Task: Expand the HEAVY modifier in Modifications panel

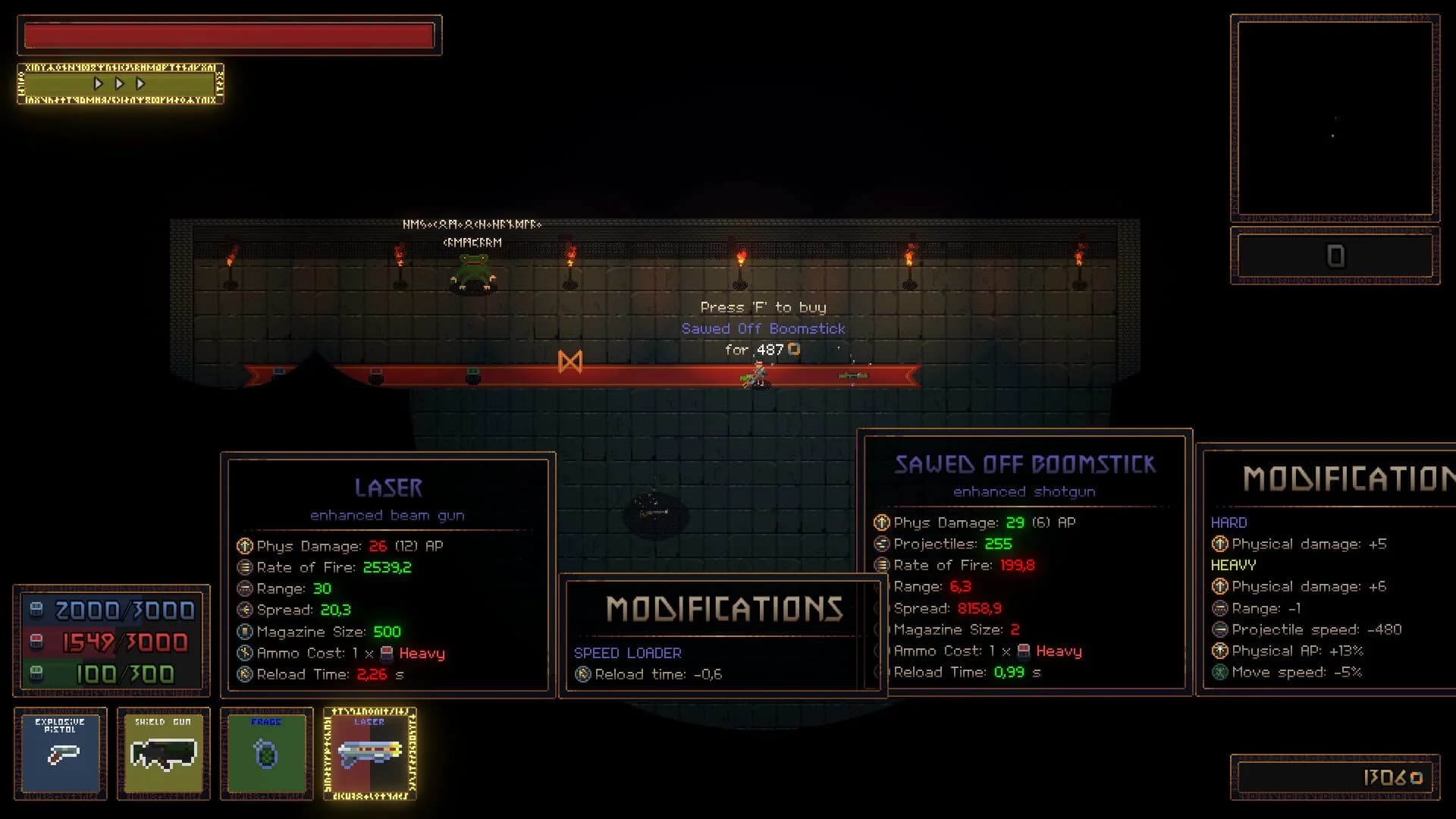Action: coord(1235,565)
